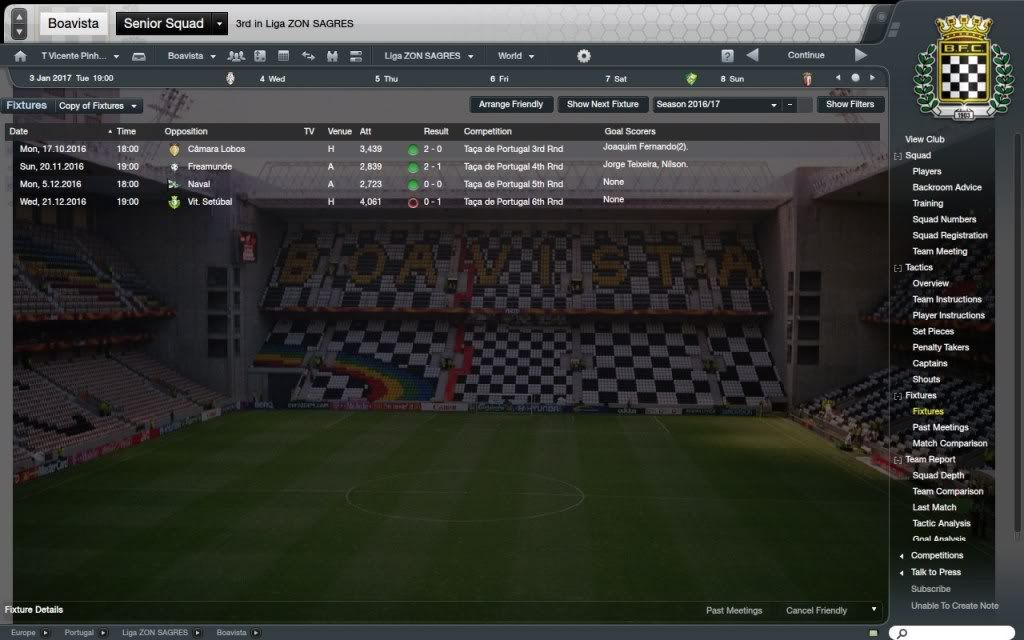Click the Continue button
1024x640 pixels.
click(805, 56)
